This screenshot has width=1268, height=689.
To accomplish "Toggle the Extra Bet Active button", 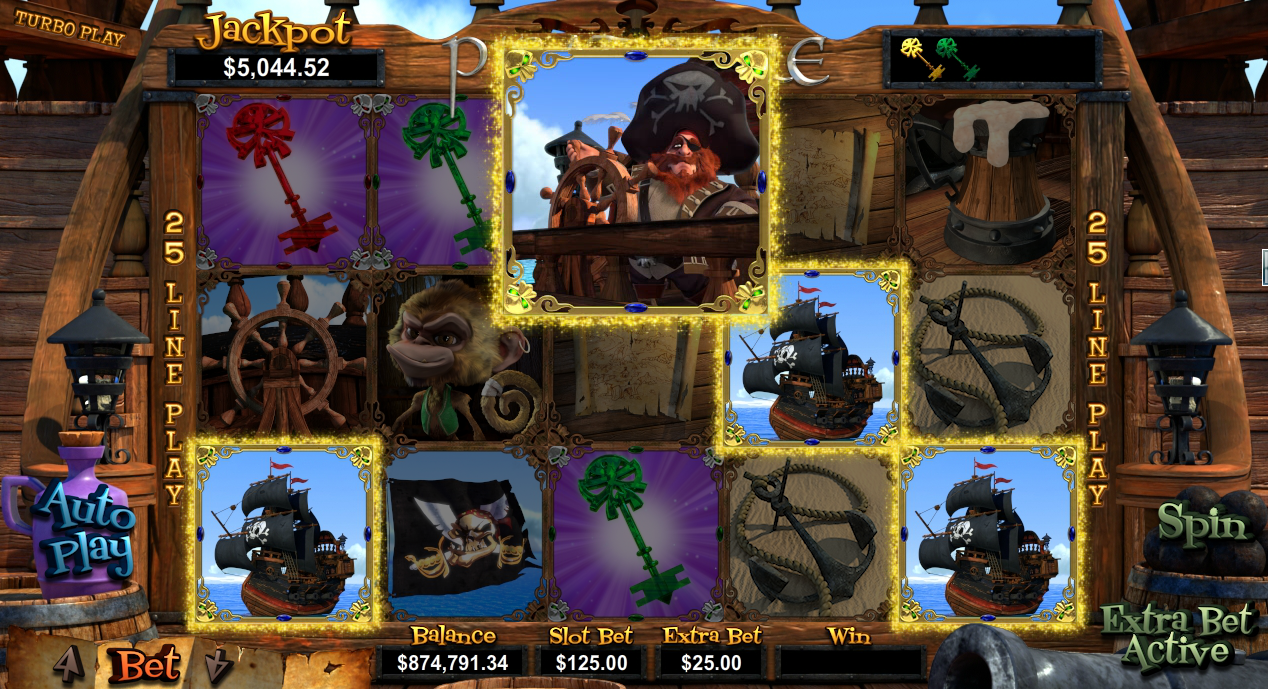I will (x=1177, y=636).
